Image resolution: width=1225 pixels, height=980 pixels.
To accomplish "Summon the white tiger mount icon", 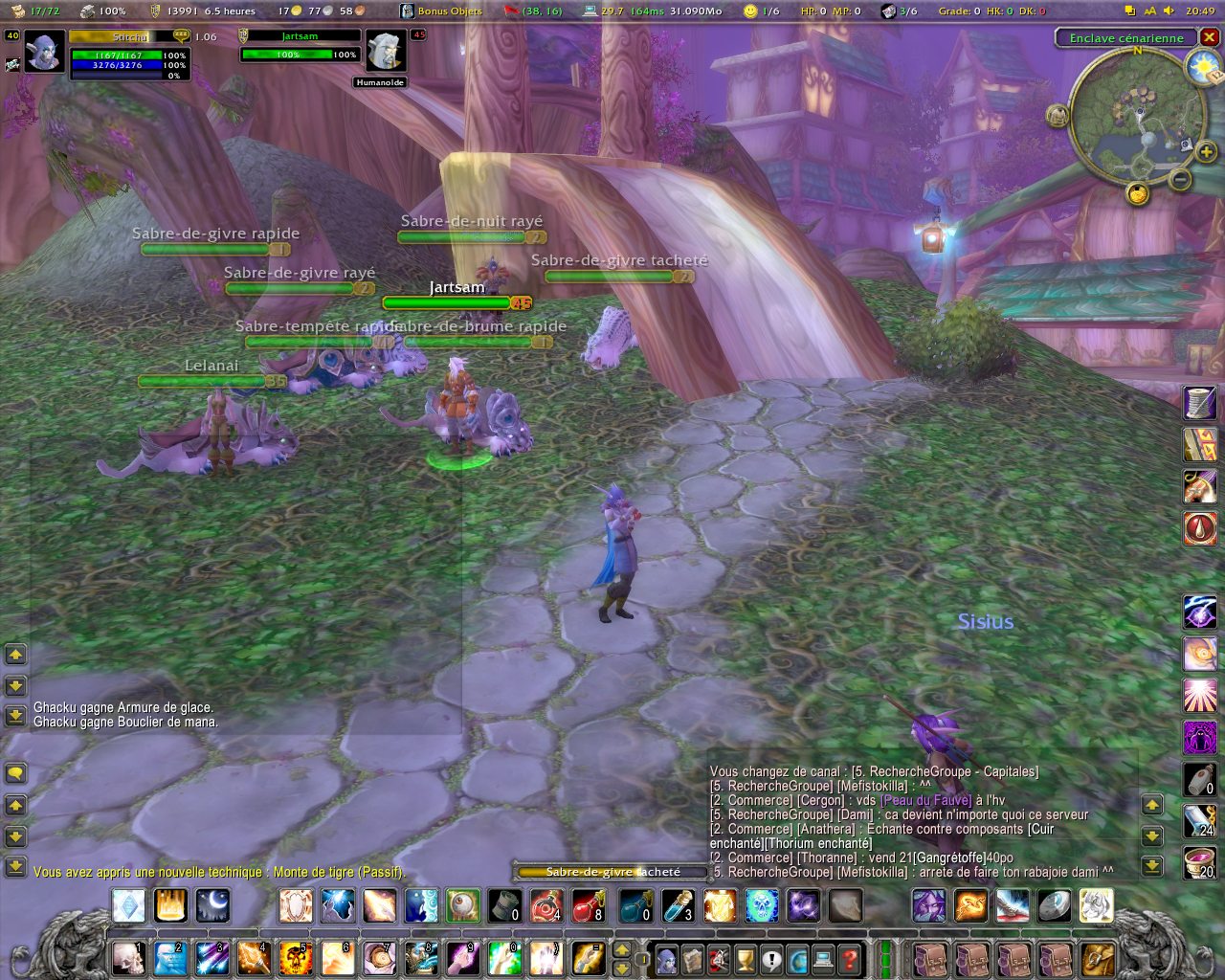I will (1096, 905).
